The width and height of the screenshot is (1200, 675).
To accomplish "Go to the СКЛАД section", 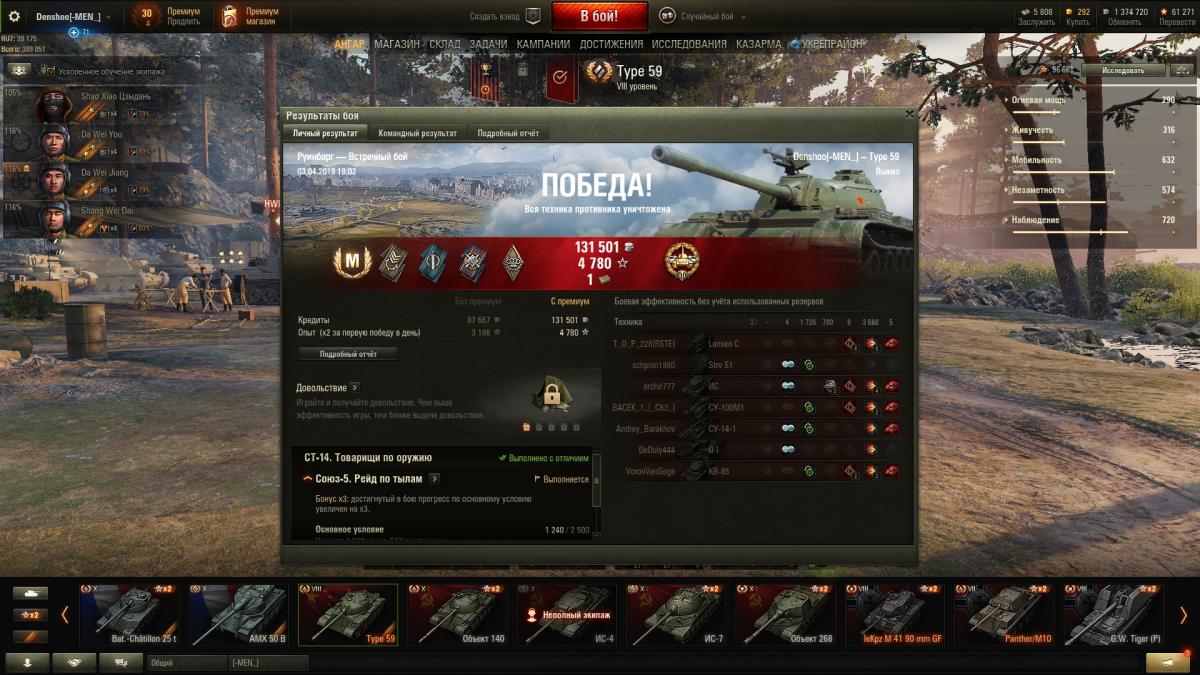I will point(445,45).
